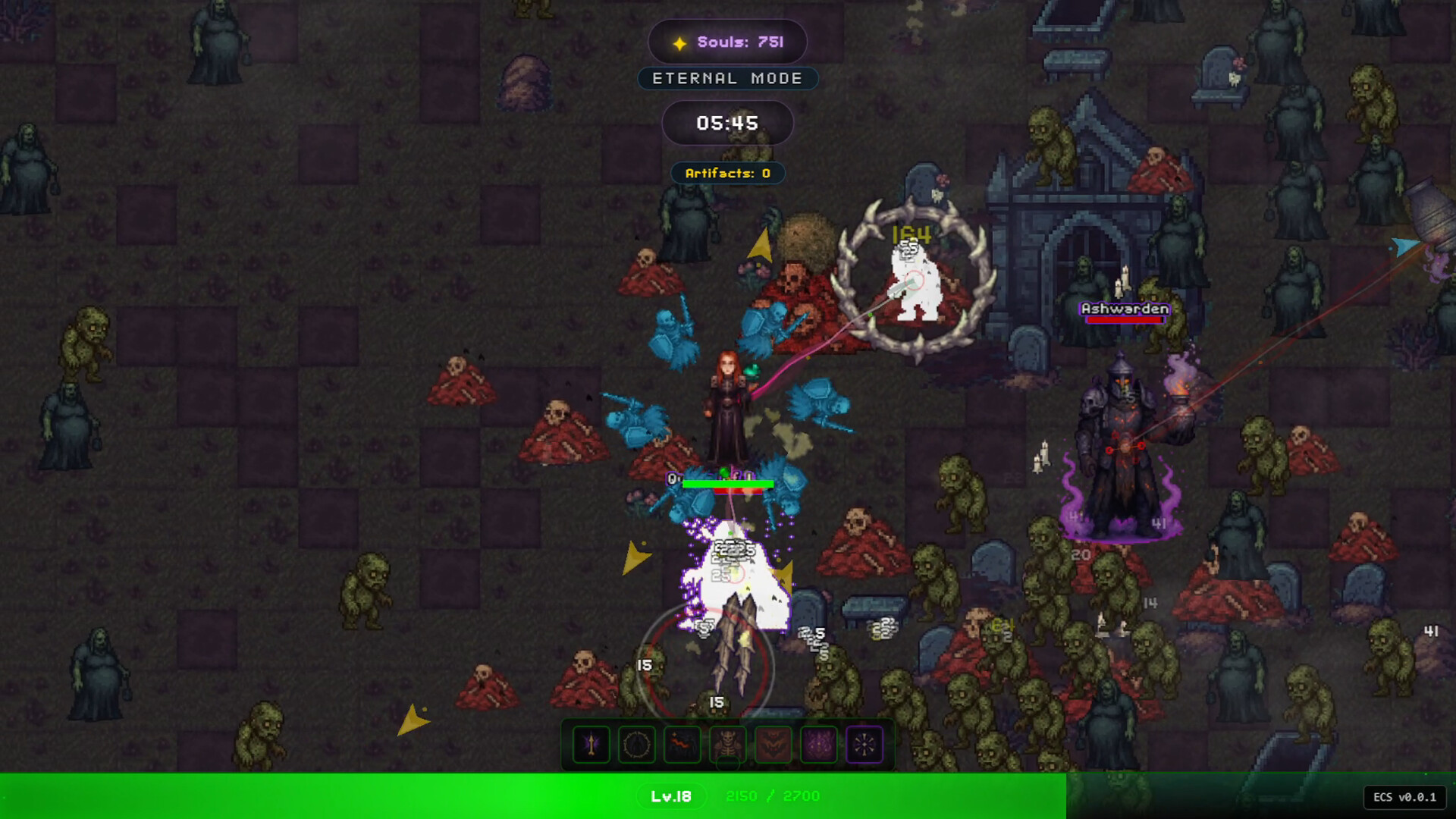This screenshot has height=819, width=1456.
Task: Click the Lv.18 level badge
Action: [x=672, y=796]
